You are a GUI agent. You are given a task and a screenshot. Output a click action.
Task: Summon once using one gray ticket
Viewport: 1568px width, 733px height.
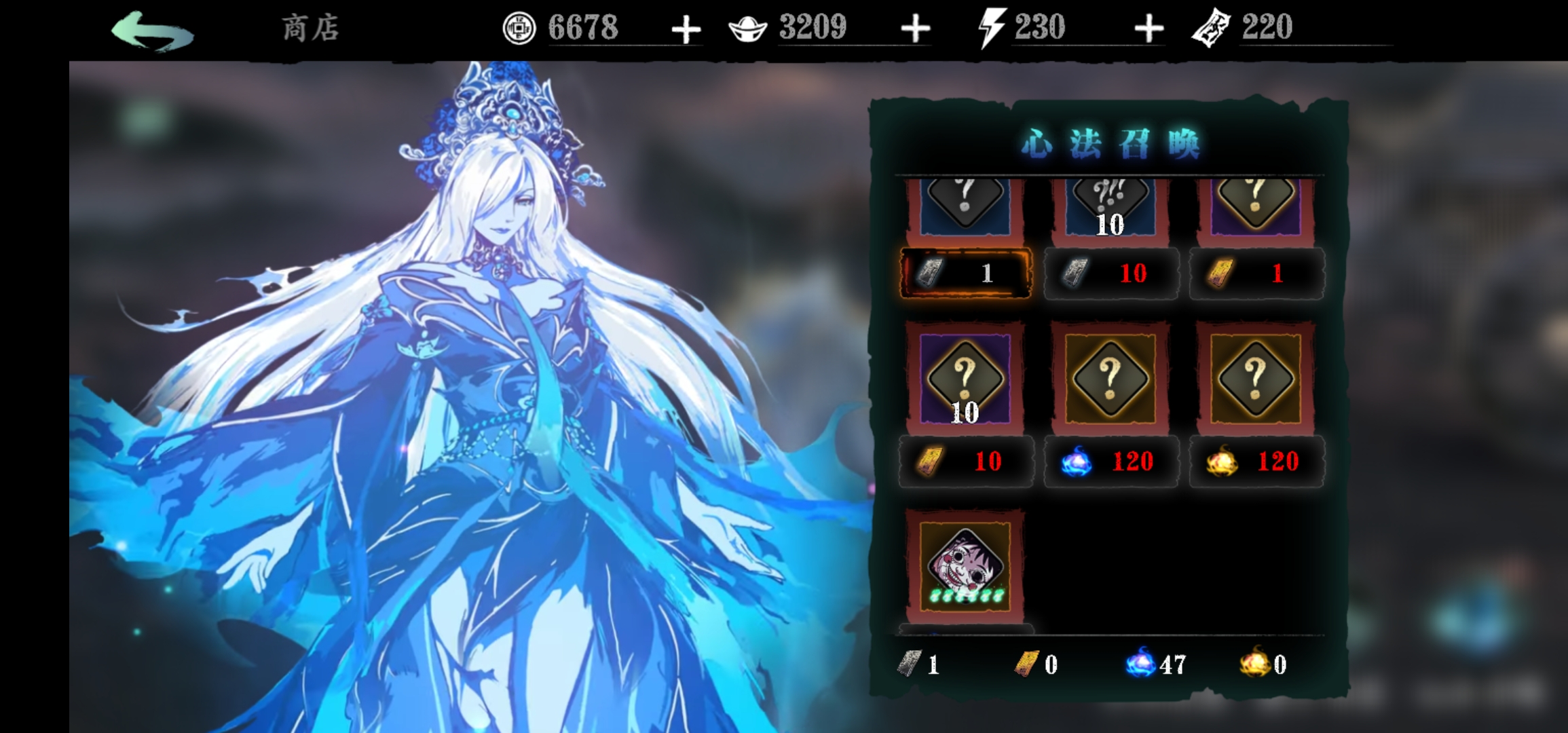[x=965, y=273]
